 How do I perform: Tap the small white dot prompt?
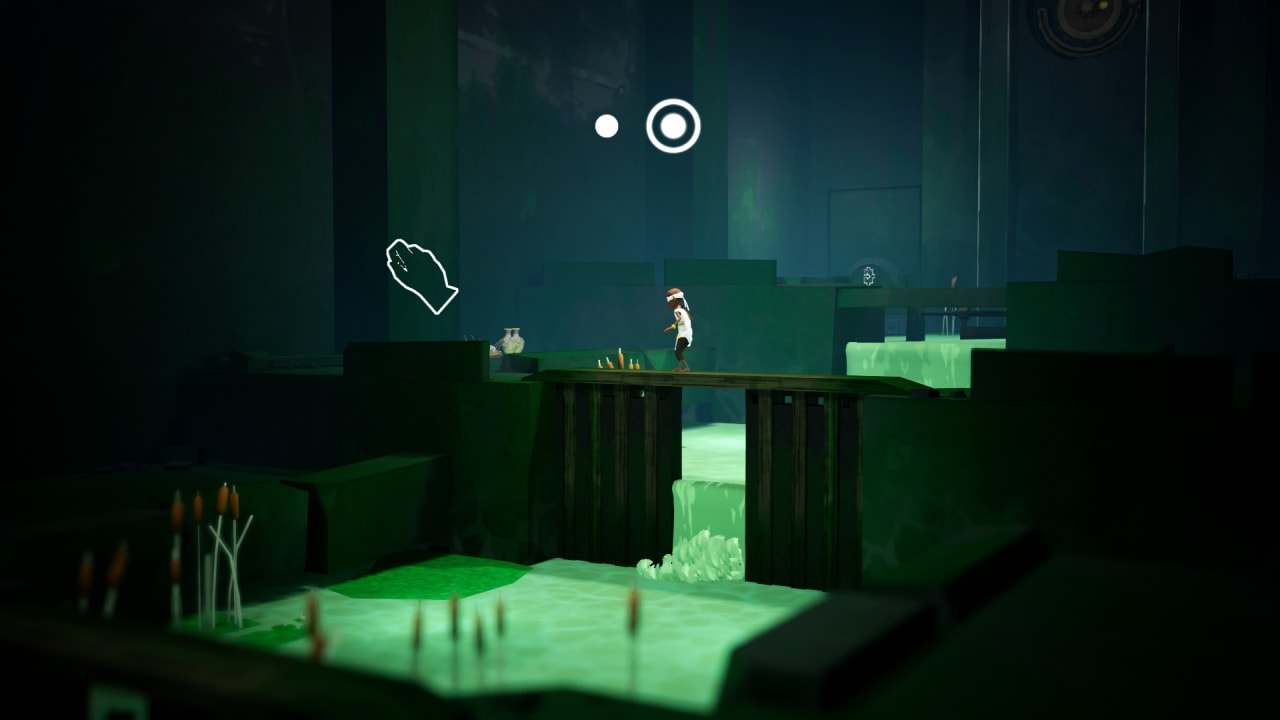(606, 124)
